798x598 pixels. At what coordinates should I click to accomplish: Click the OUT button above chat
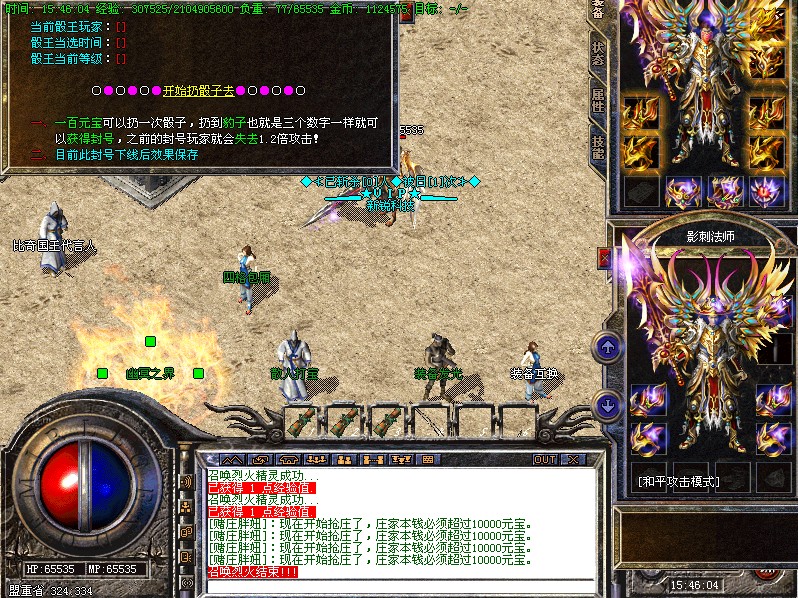point(544,459)
